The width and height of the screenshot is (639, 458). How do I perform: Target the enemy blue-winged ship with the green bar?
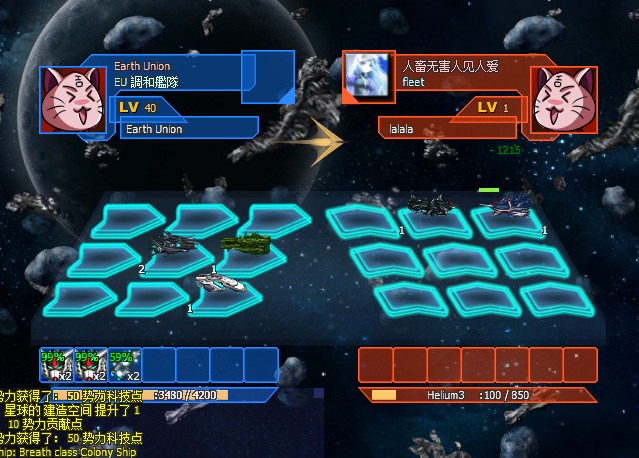pos(510,206)
